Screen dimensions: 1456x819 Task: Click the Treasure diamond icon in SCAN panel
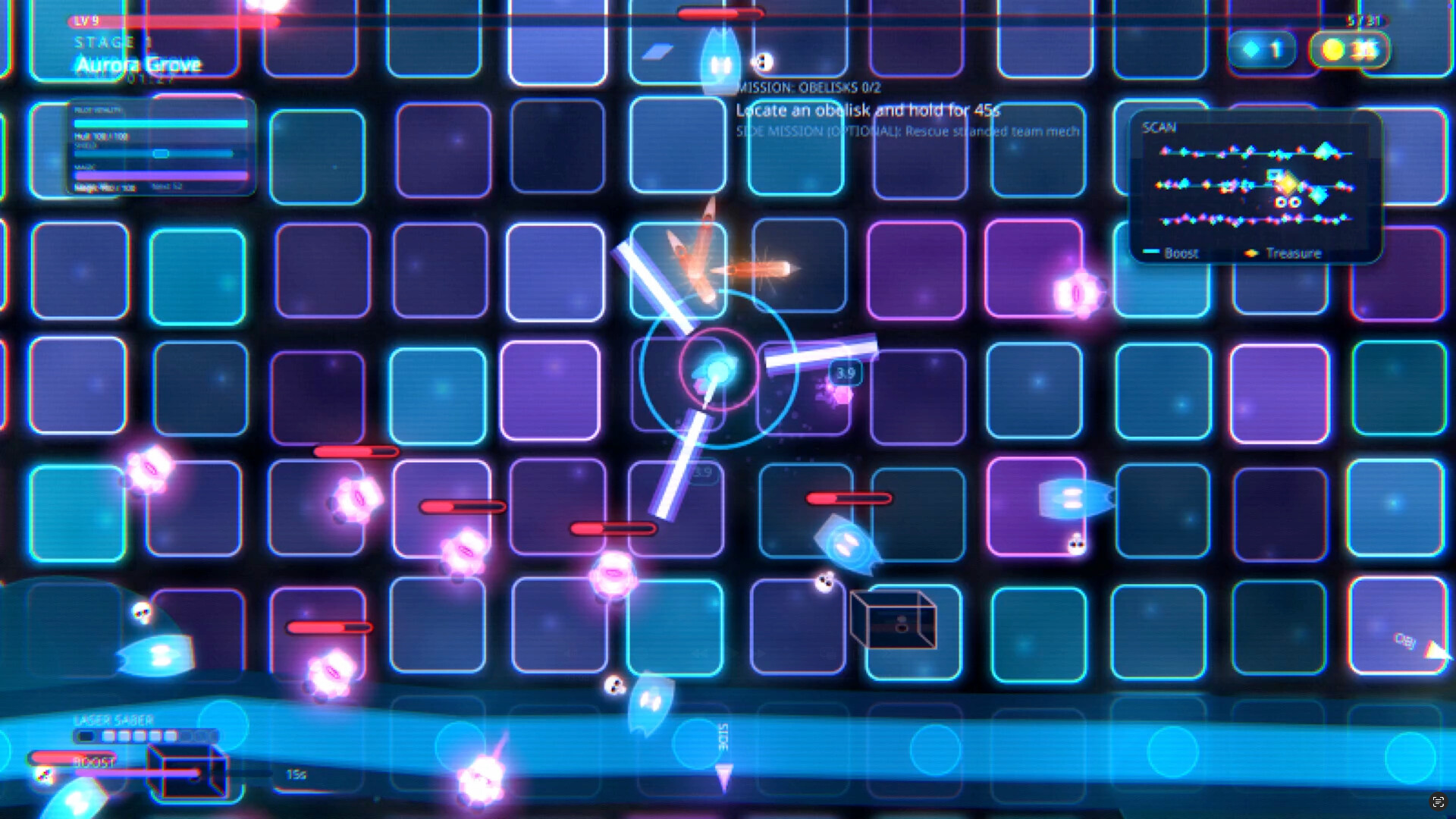(x=1253, y=253)
